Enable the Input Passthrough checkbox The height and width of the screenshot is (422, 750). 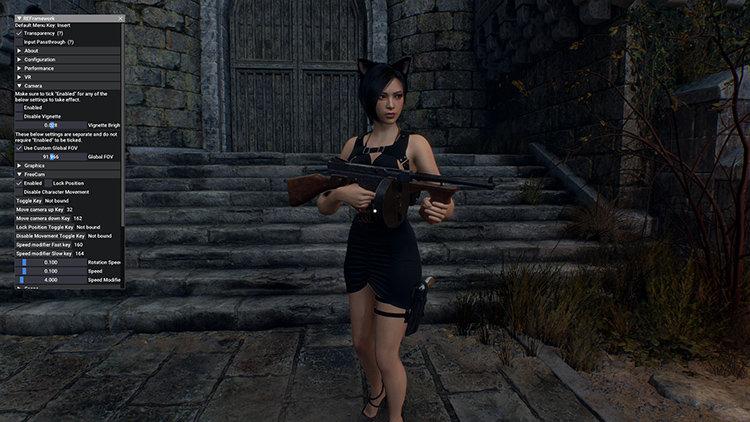[x=19, y=42]
